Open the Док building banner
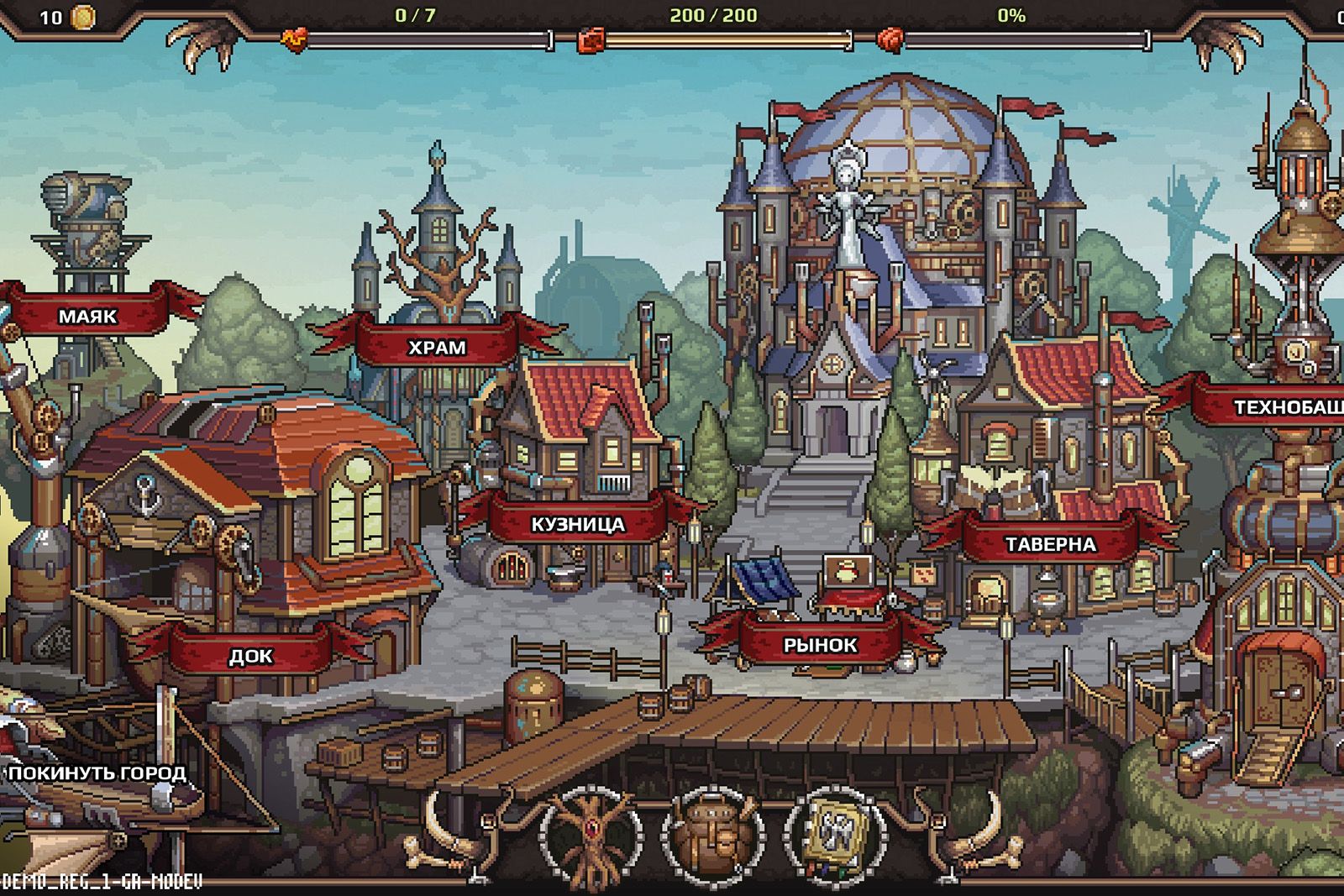This screenshot has height=896, width=1344. (x=250, y=656)
